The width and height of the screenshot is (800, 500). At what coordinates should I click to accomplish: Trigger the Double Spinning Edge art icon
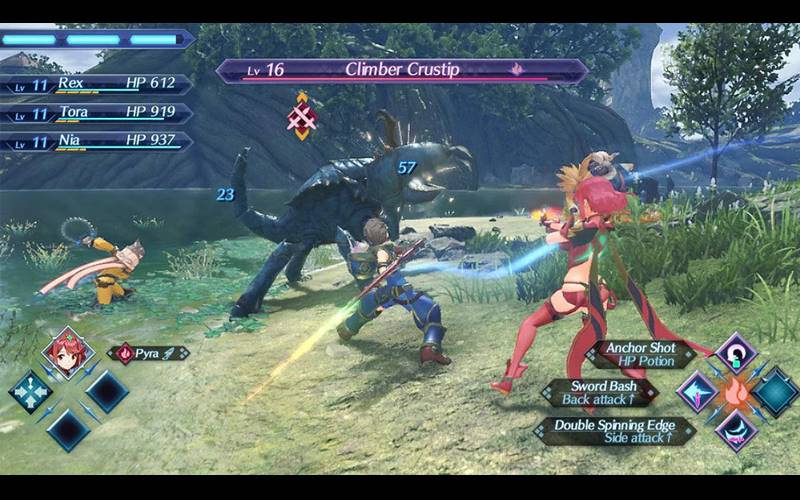(x=736, y=429)
